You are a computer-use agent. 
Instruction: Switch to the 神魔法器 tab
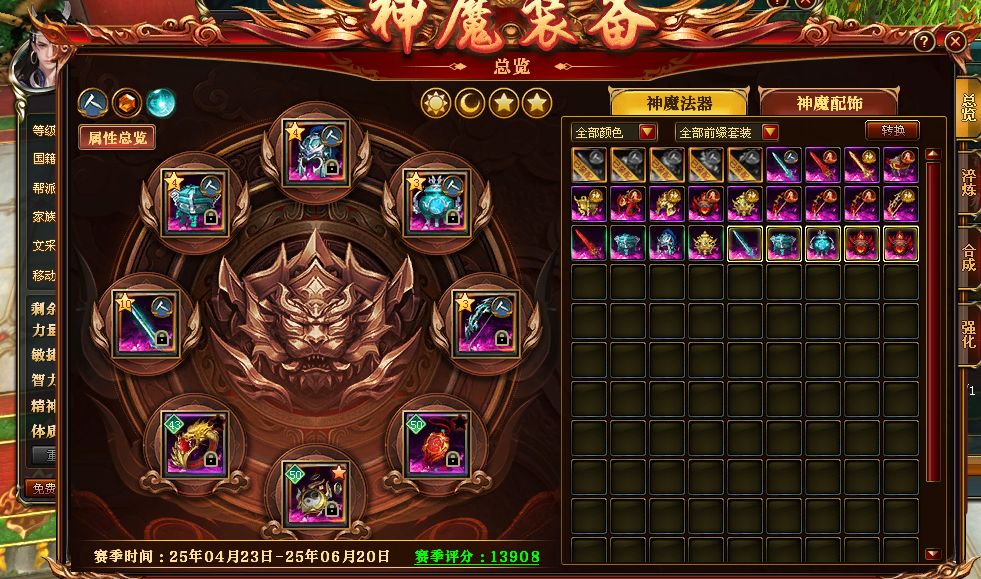tap(677, 103)
